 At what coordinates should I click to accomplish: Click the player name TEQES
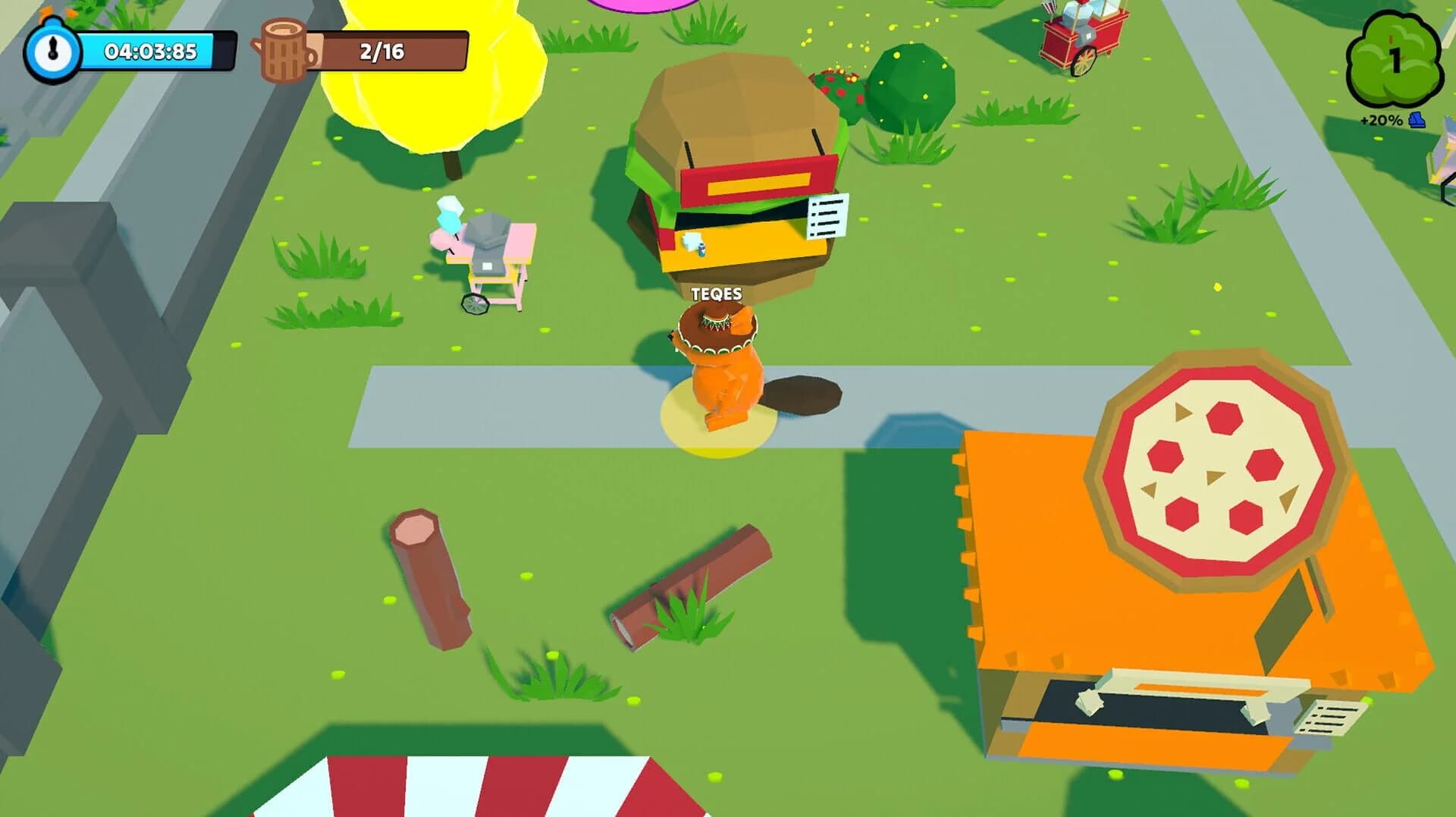click(x=716, y=292)
